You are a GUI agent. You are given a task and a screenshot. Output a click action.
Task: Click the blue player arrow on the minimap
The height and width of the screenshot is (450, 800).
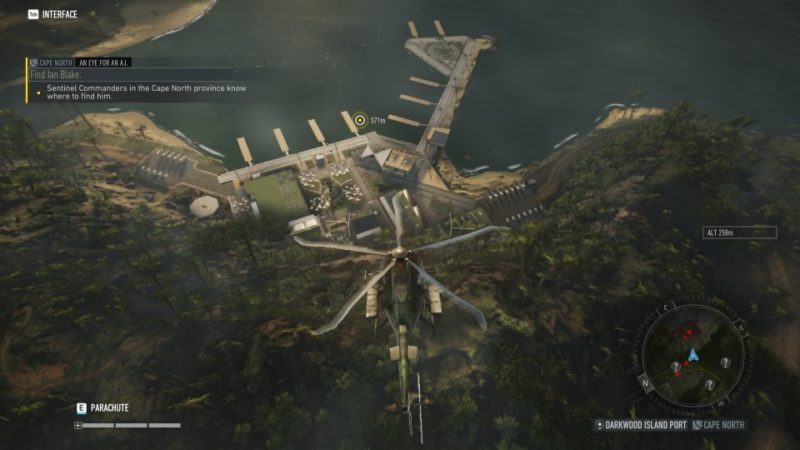point(690,355)
